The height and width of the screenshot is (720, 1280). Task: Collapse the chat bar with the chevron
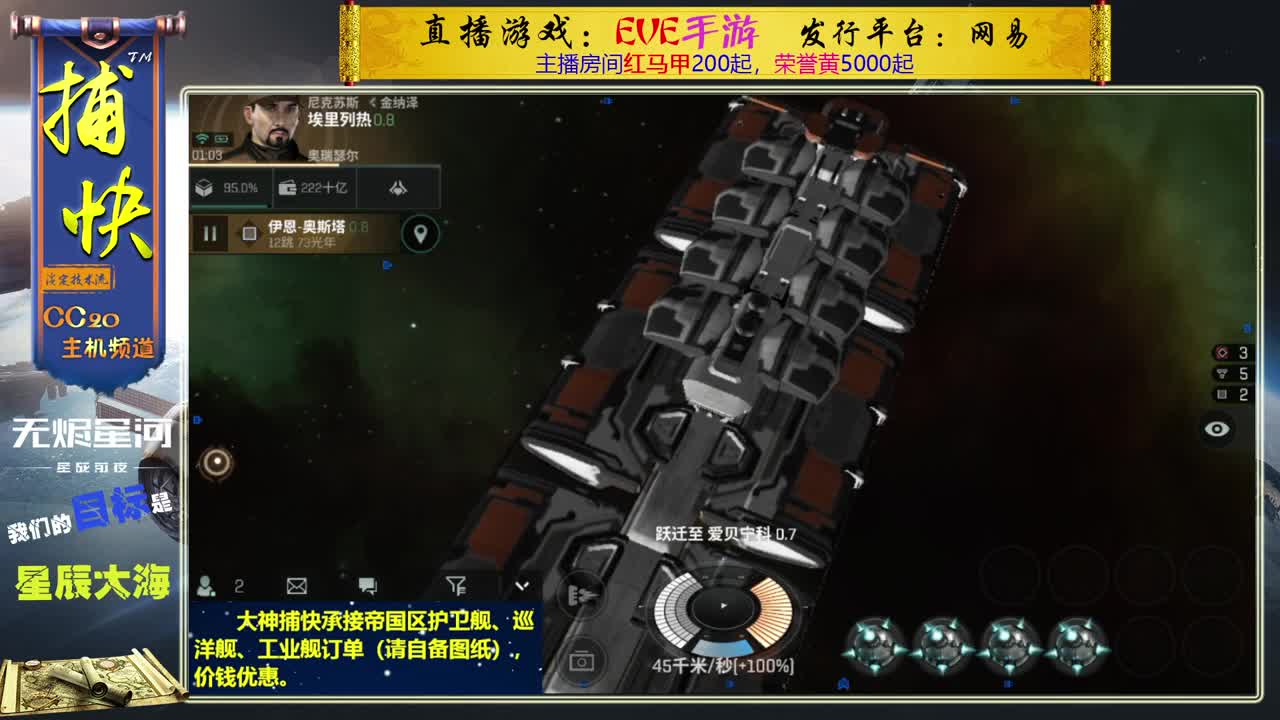(522, 585)
